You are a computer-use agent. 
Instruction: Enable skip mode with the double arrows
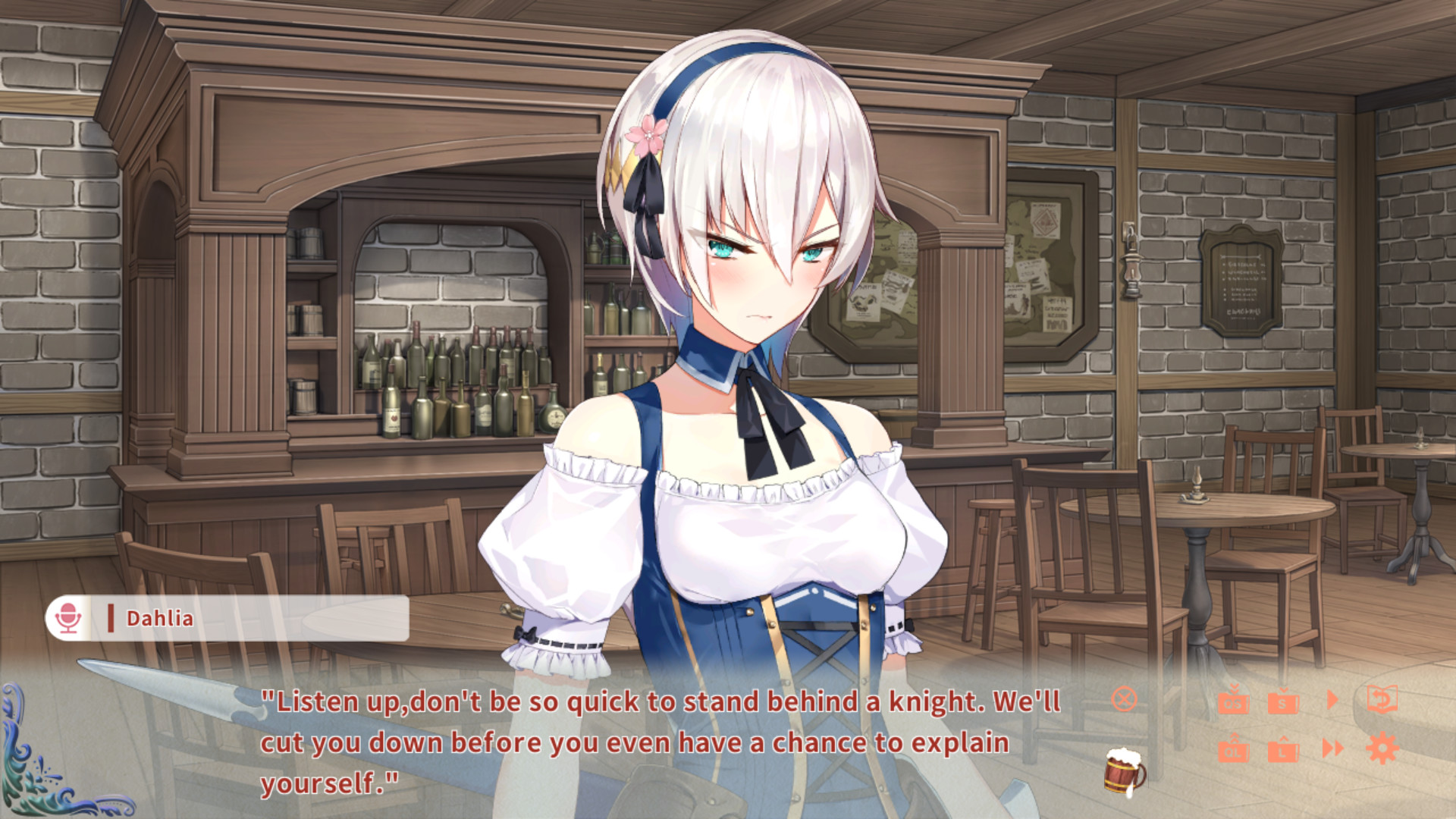tap(1333, 748)
